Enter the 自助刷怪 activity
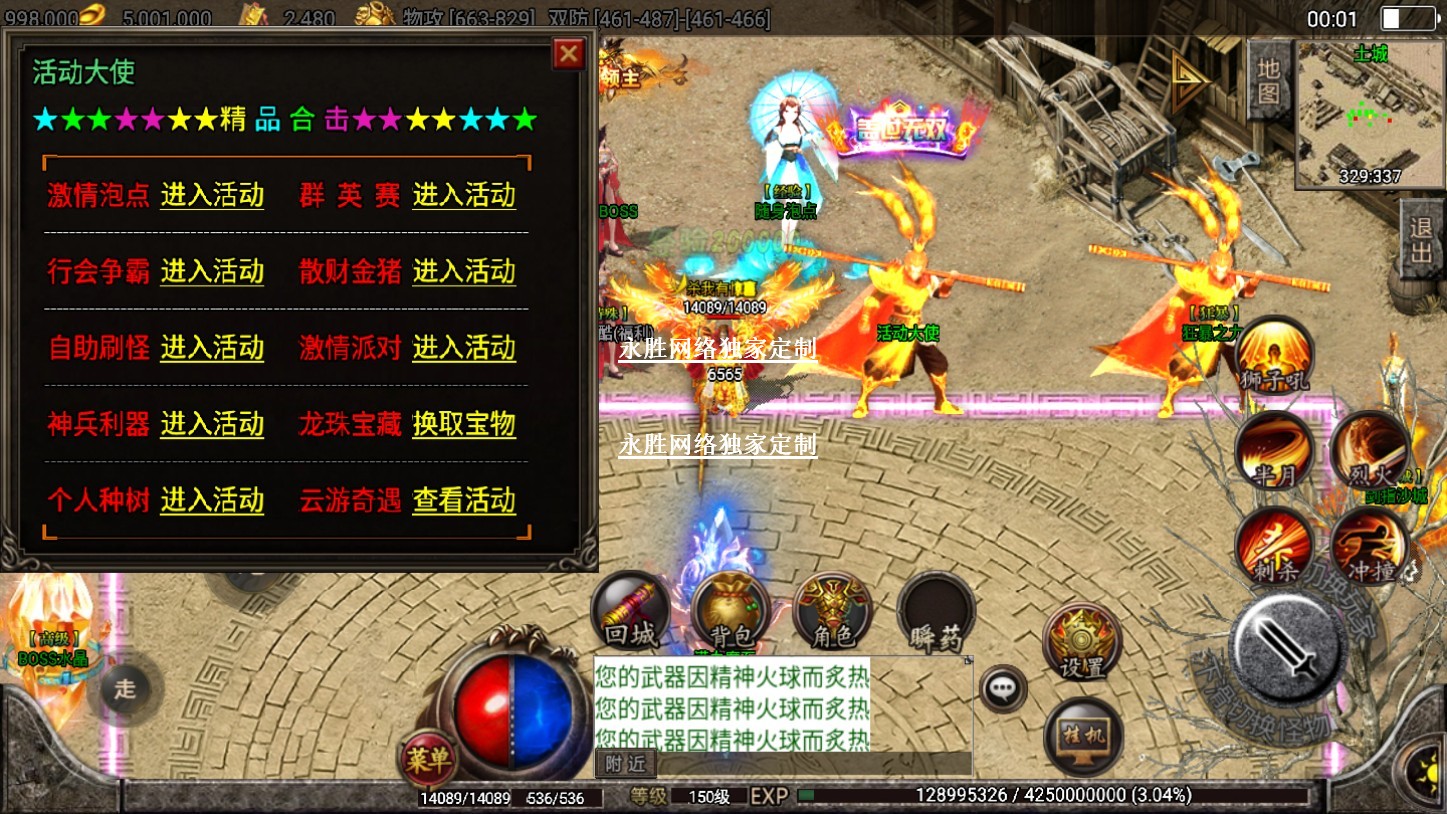Viewport: 1447px width, 814px height. tap(212, 348)
